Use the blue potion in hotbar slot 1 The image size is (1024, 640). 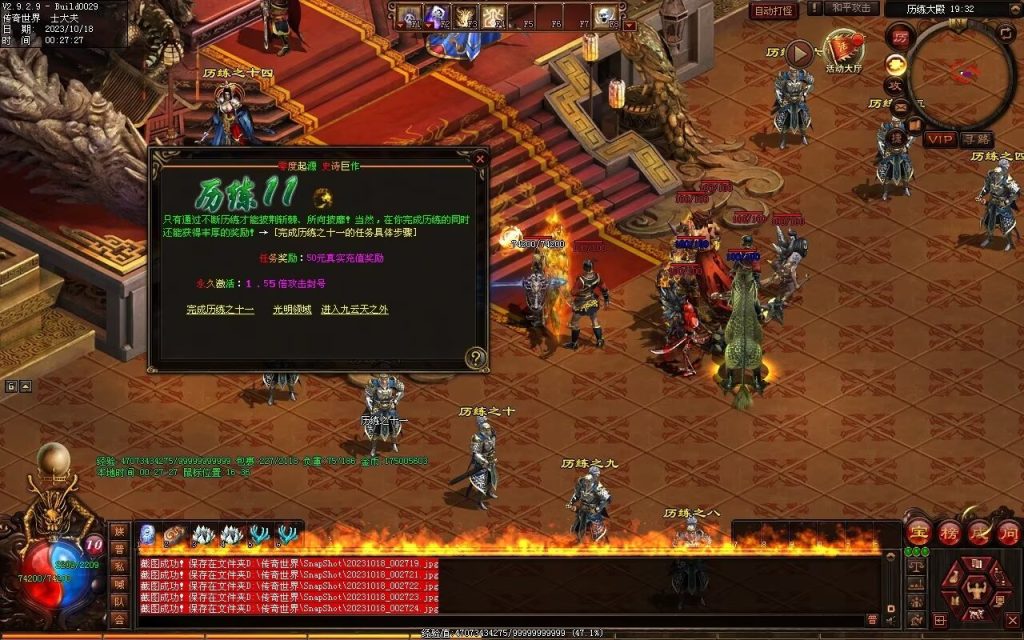pyautogui.click(x=147, y=534)
